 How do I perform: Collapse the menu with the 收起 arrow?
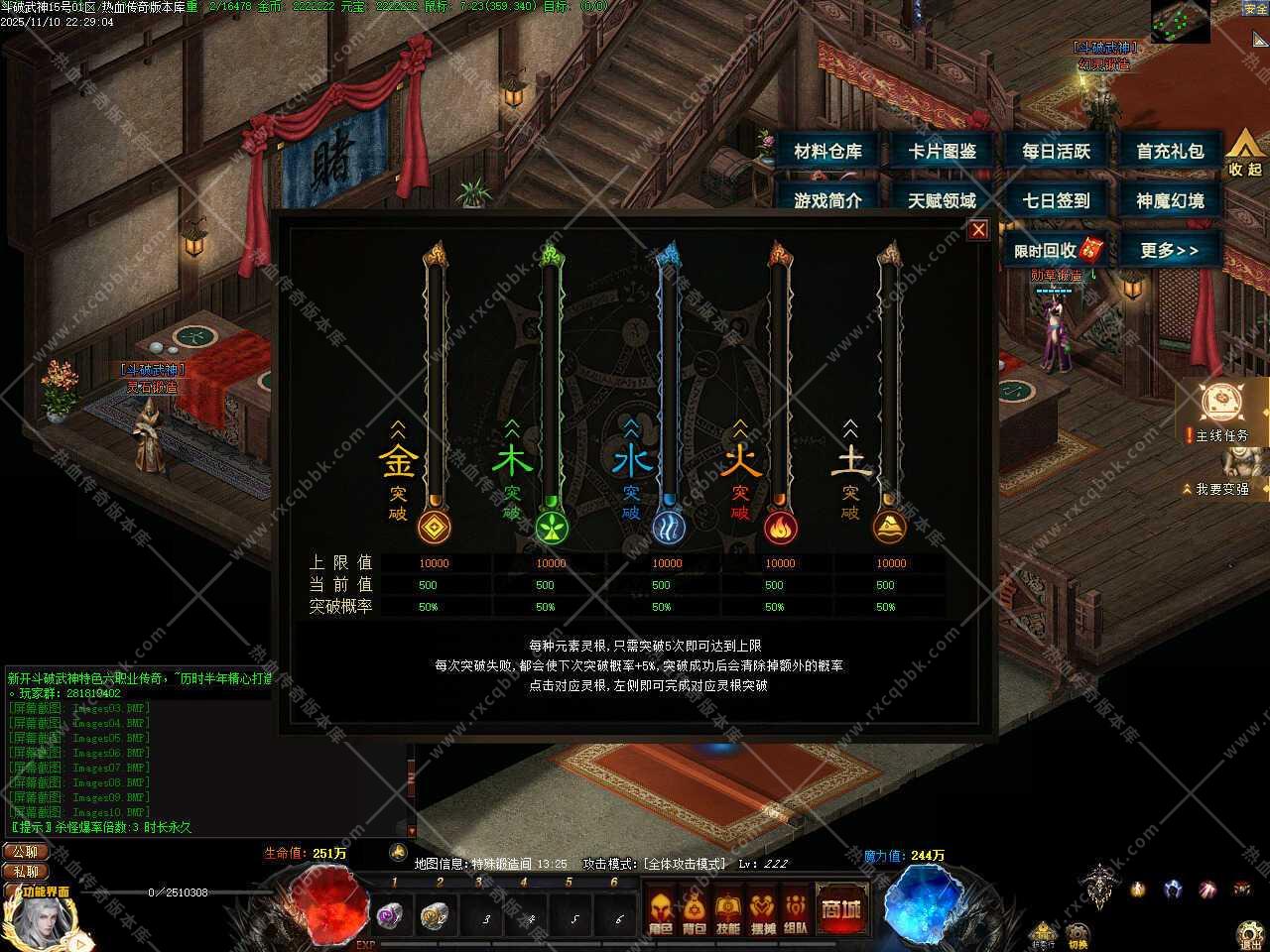coord(1245,155)
